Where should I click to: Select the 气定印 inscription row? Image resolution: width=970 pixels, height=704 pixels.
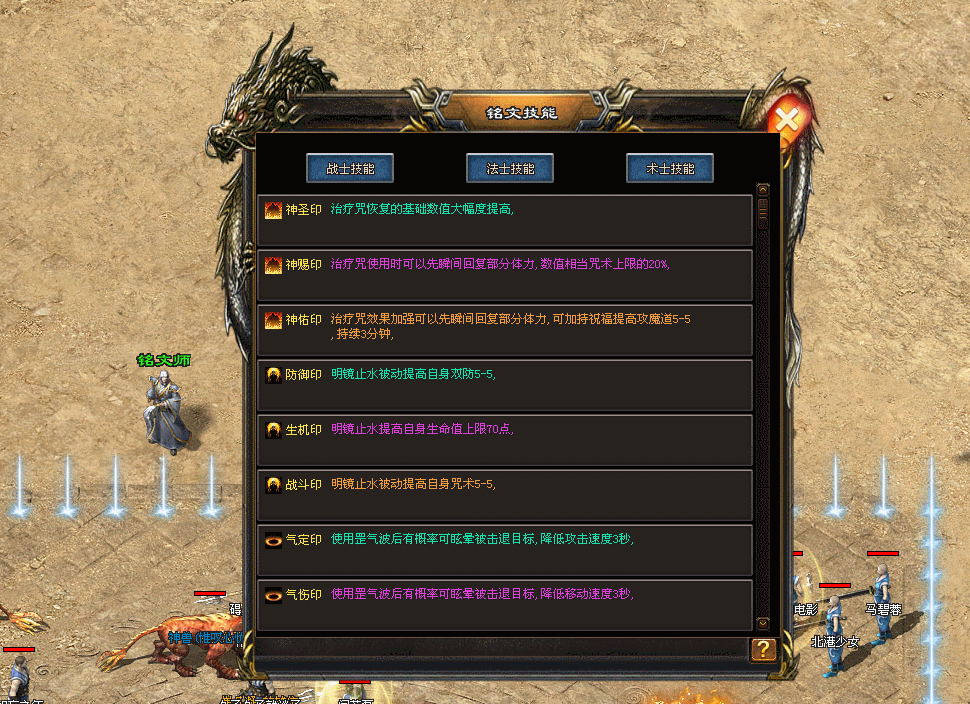(504, 550)
